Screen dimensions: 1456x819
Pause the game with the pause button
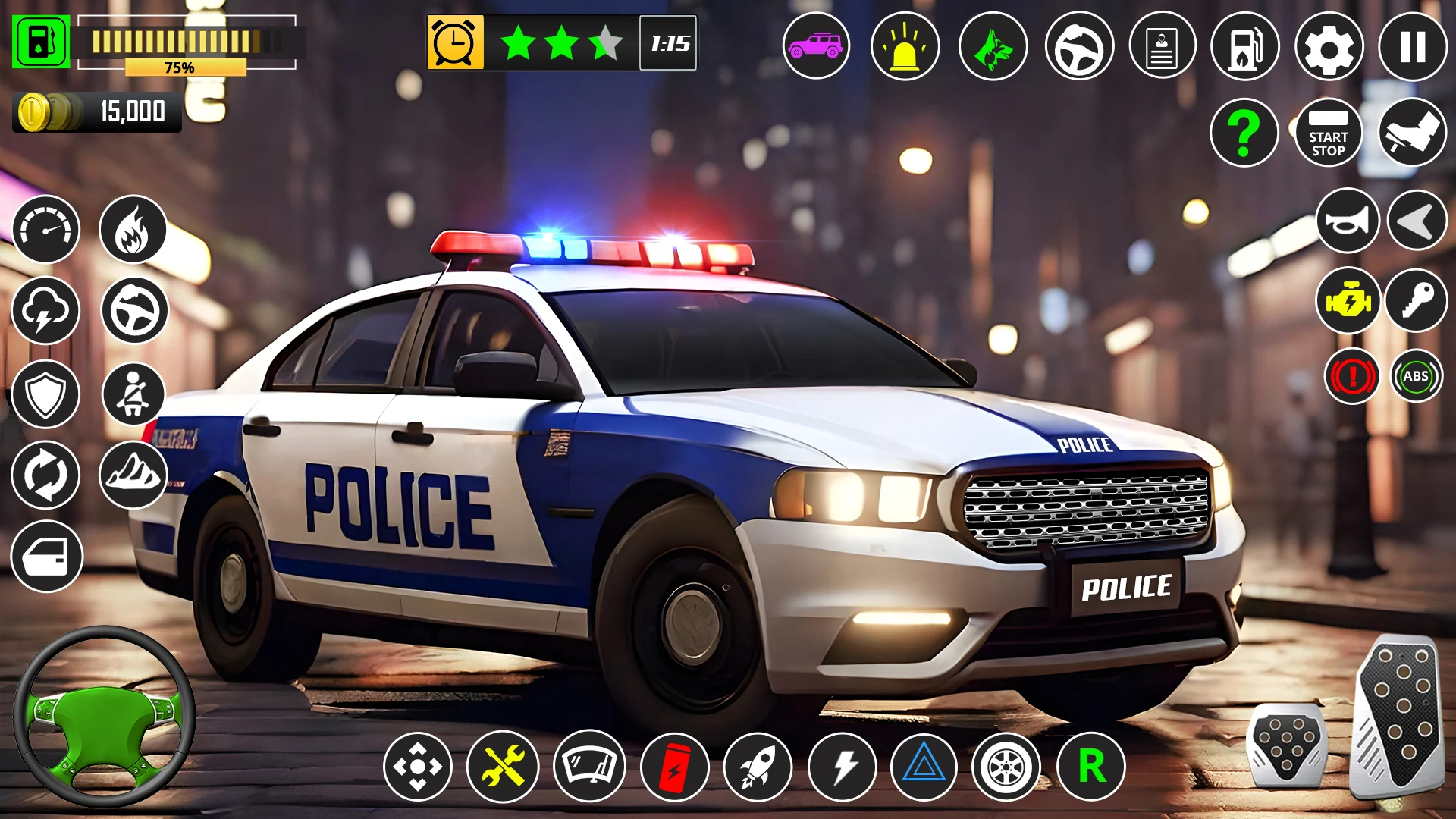point(1412,47)
